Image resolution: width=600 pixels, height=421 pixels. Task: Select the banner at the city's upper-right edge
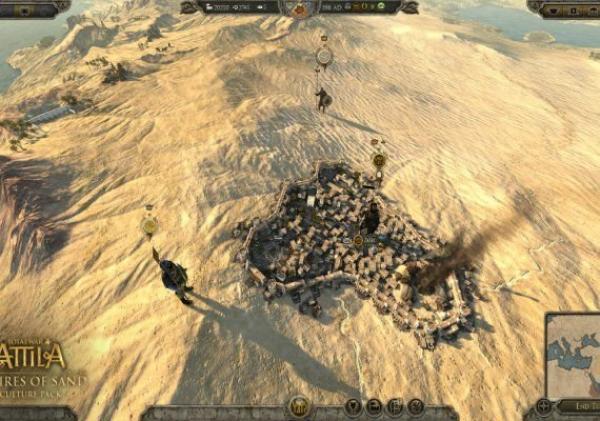378,159
